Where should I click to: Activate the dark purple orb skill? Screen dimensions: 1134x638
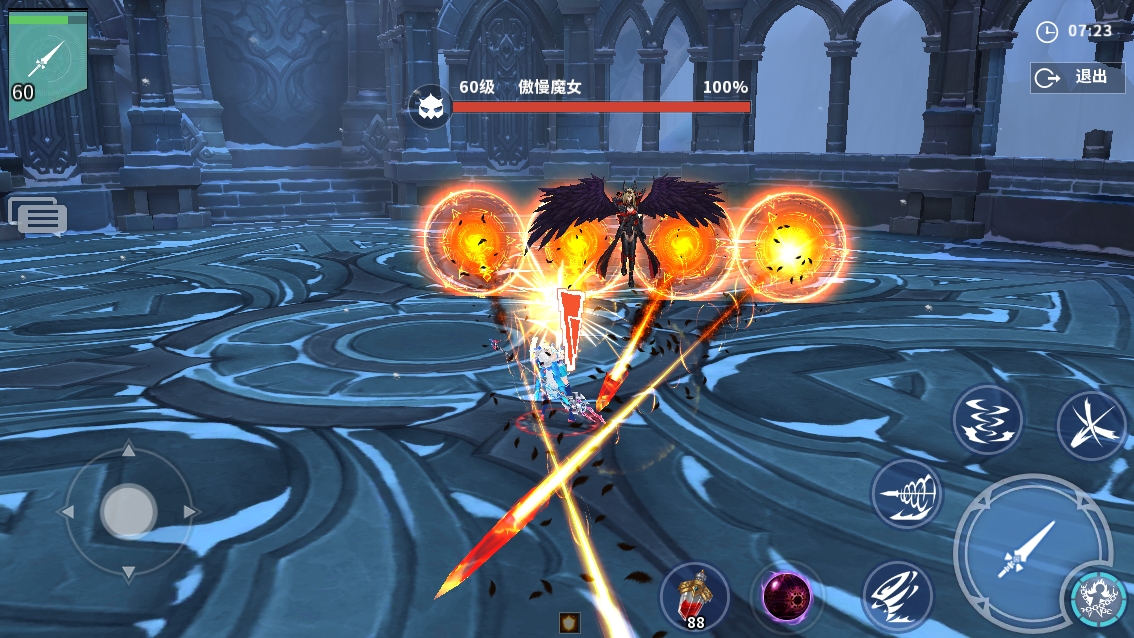coord(787,597)
